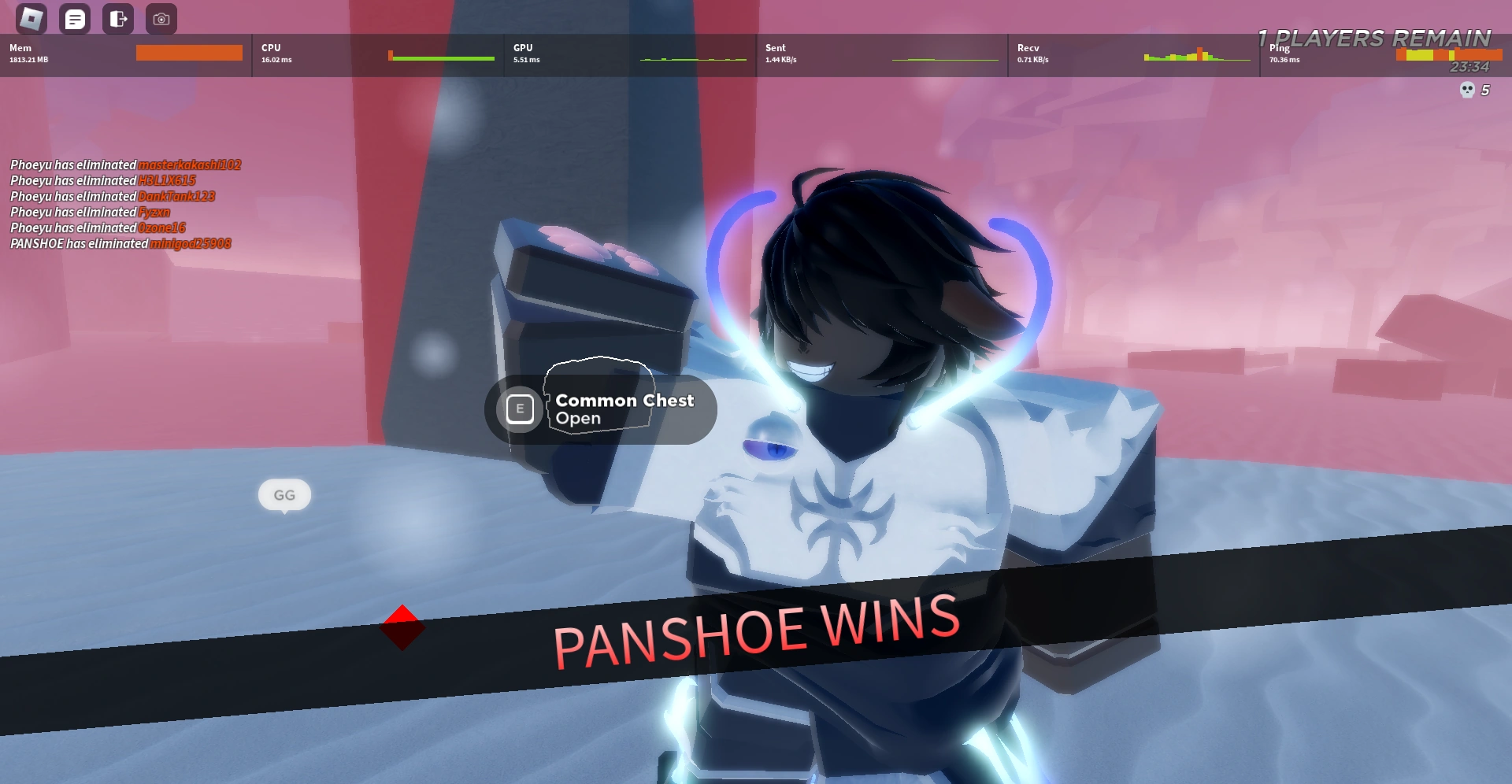This screenshot has height=784, width=1512.
Task: Open the Roblox main menu
Action: click(33, 18)
